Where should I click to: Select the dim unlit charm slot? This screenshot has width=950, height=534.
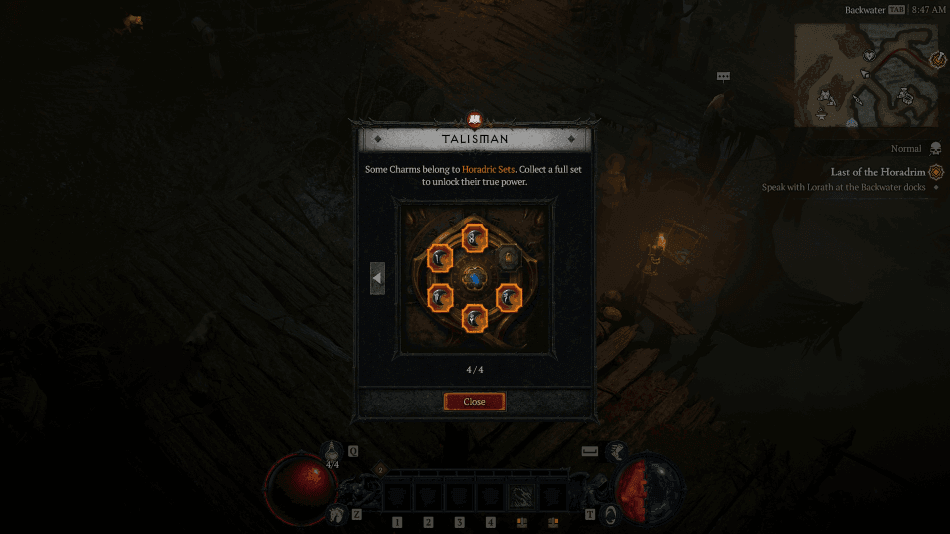click(x=509, y=257)
